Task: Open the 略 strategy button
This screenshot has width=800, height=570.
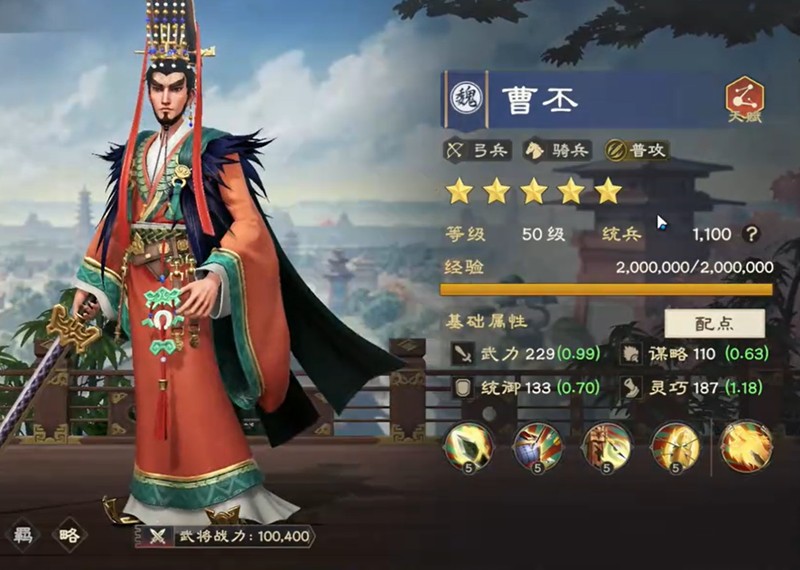Action: click(x=69, y=535)
